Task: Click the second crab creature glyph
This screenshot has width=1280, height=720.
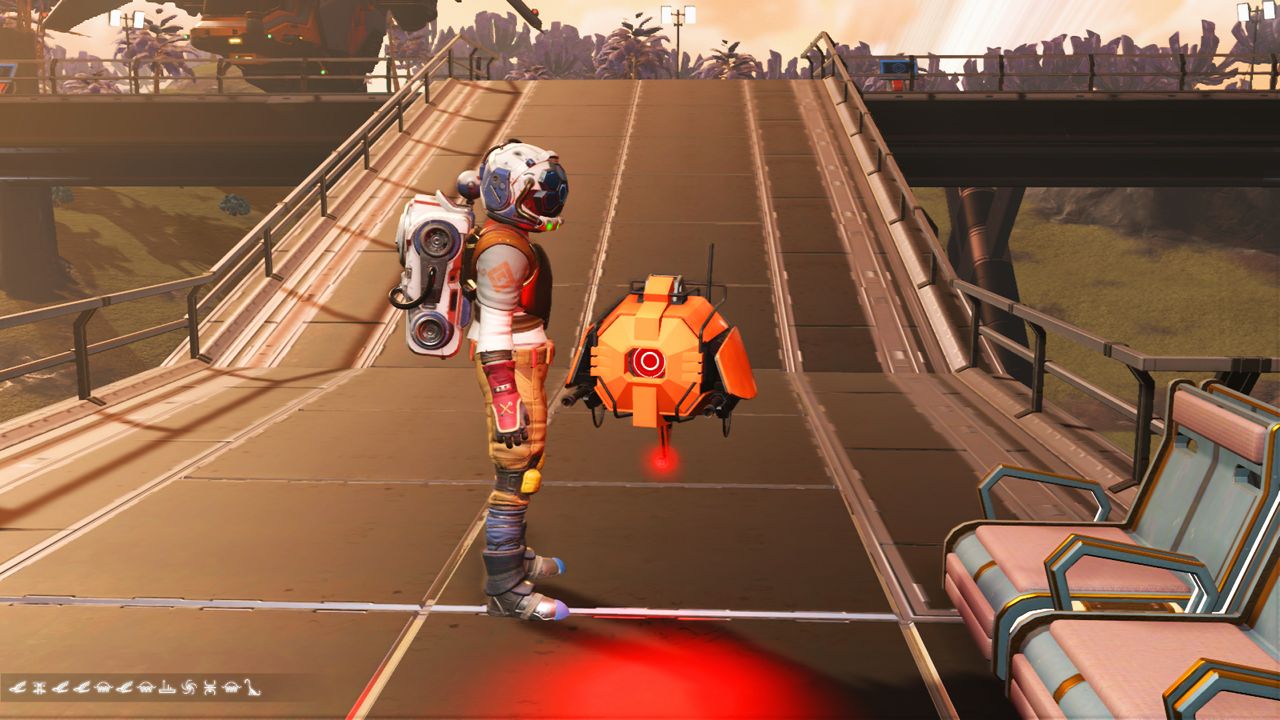Action: [x=144, y=688]
